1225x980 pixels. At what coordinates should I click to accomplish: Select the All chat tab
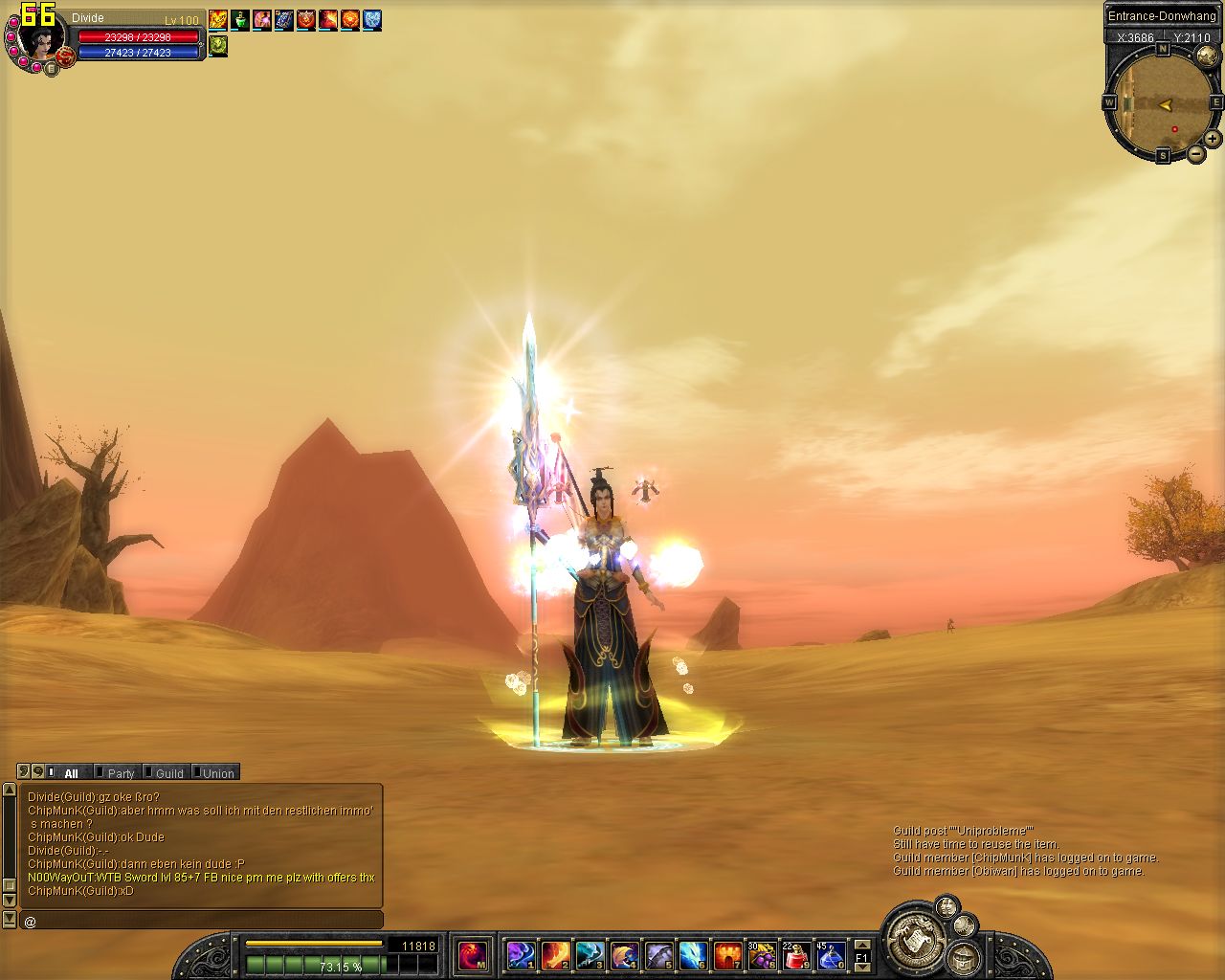click(70, 773)
